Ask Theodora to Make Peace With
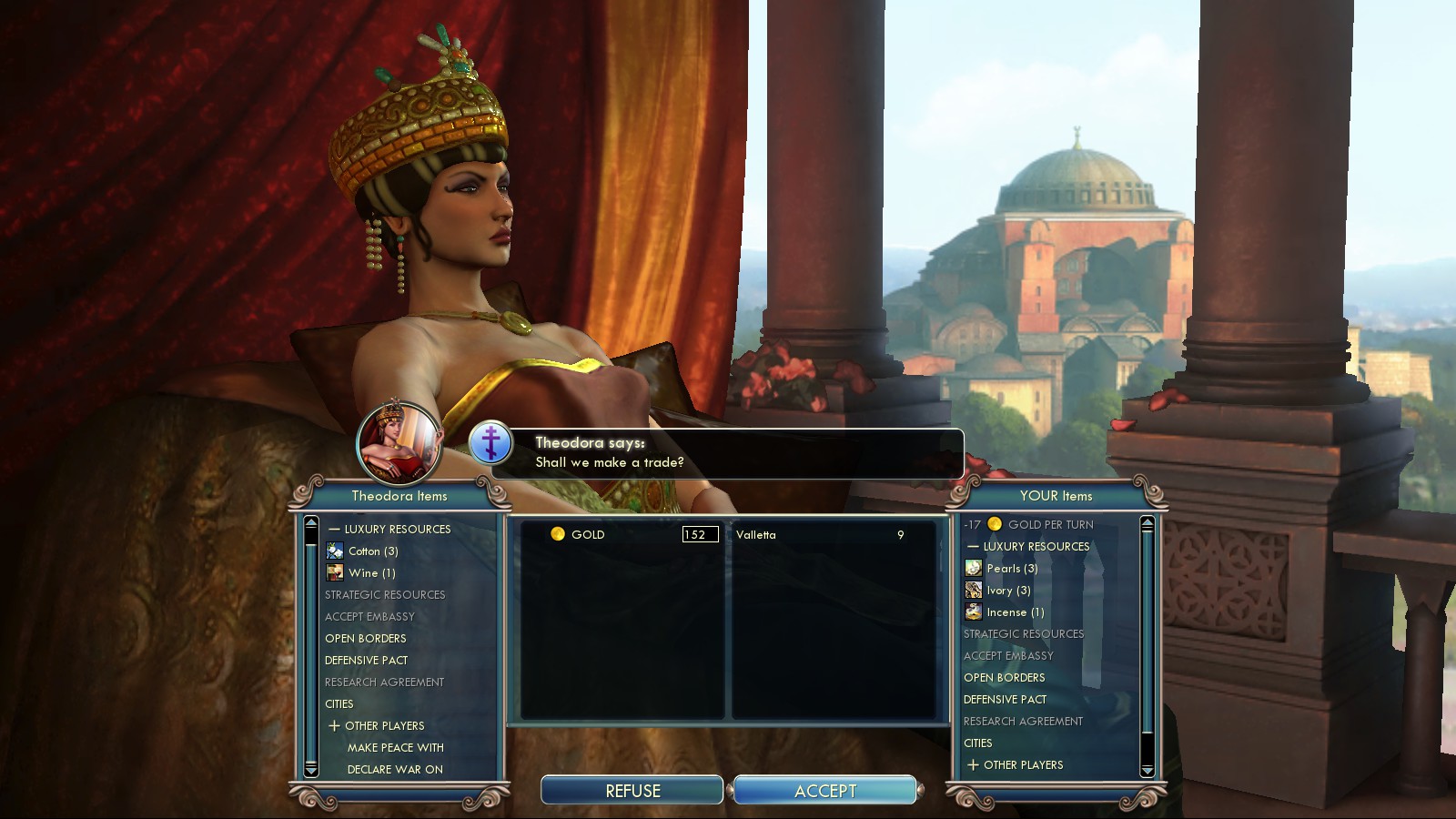Viewport: 1456px width, 819px height. (x=396, y=748)
